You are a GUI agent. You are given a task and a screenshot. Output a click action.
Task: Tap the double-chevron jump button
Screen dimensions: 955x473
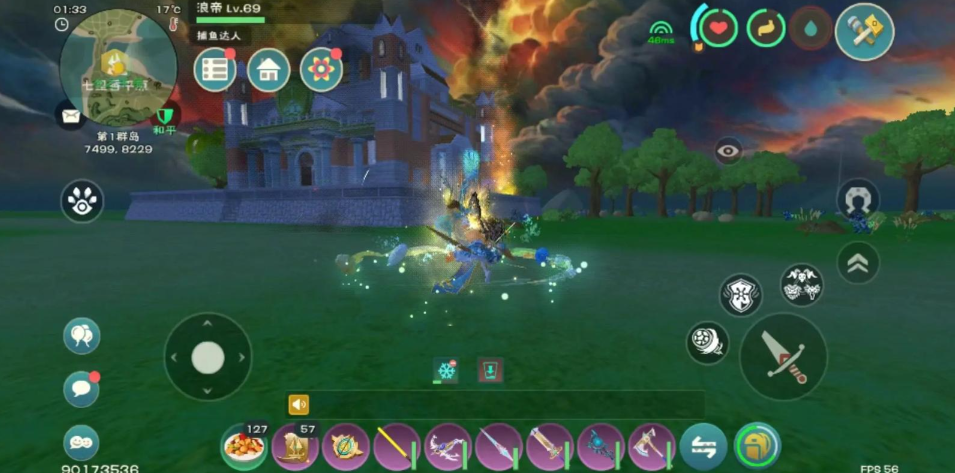click(857, 262)
